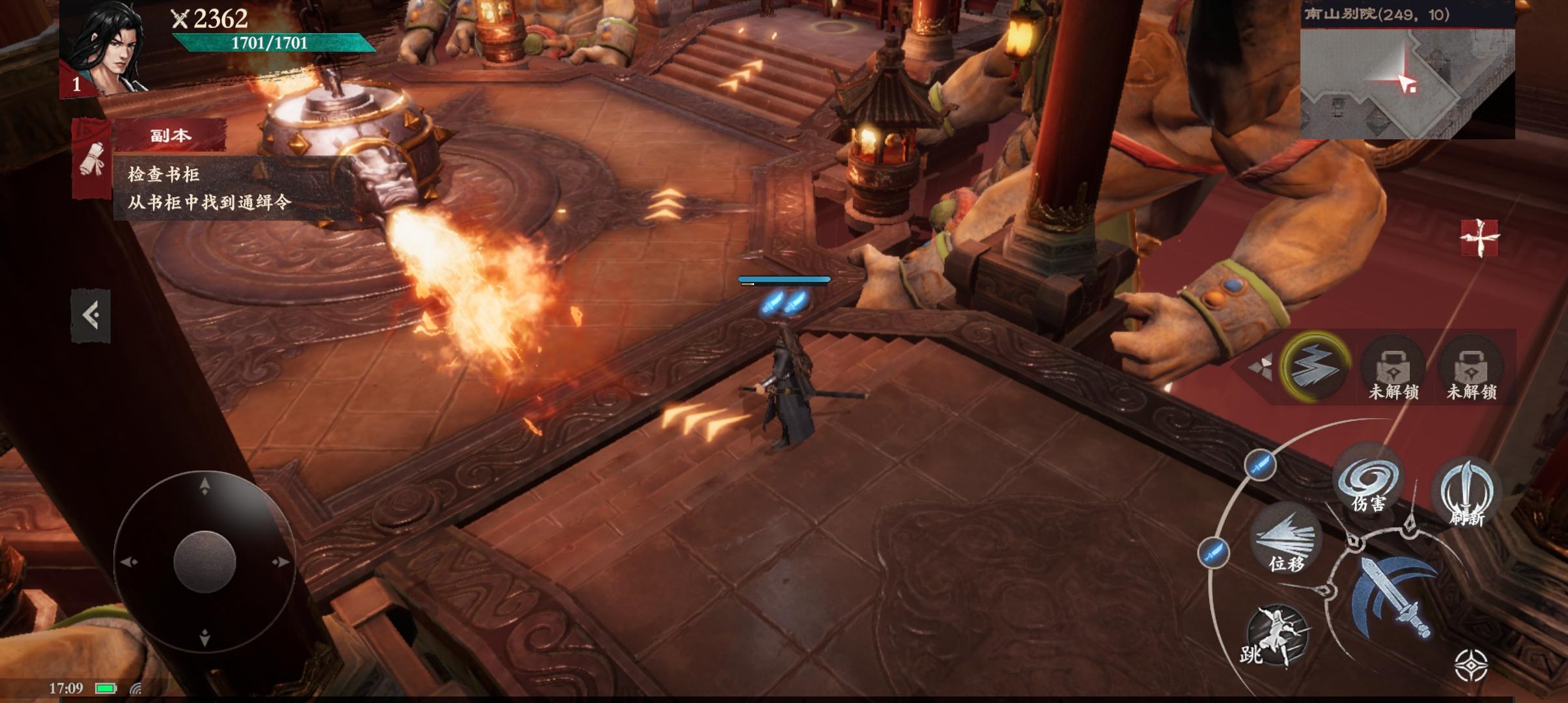Click the small triangle icon beside skills

click(x=1261, y=368)
